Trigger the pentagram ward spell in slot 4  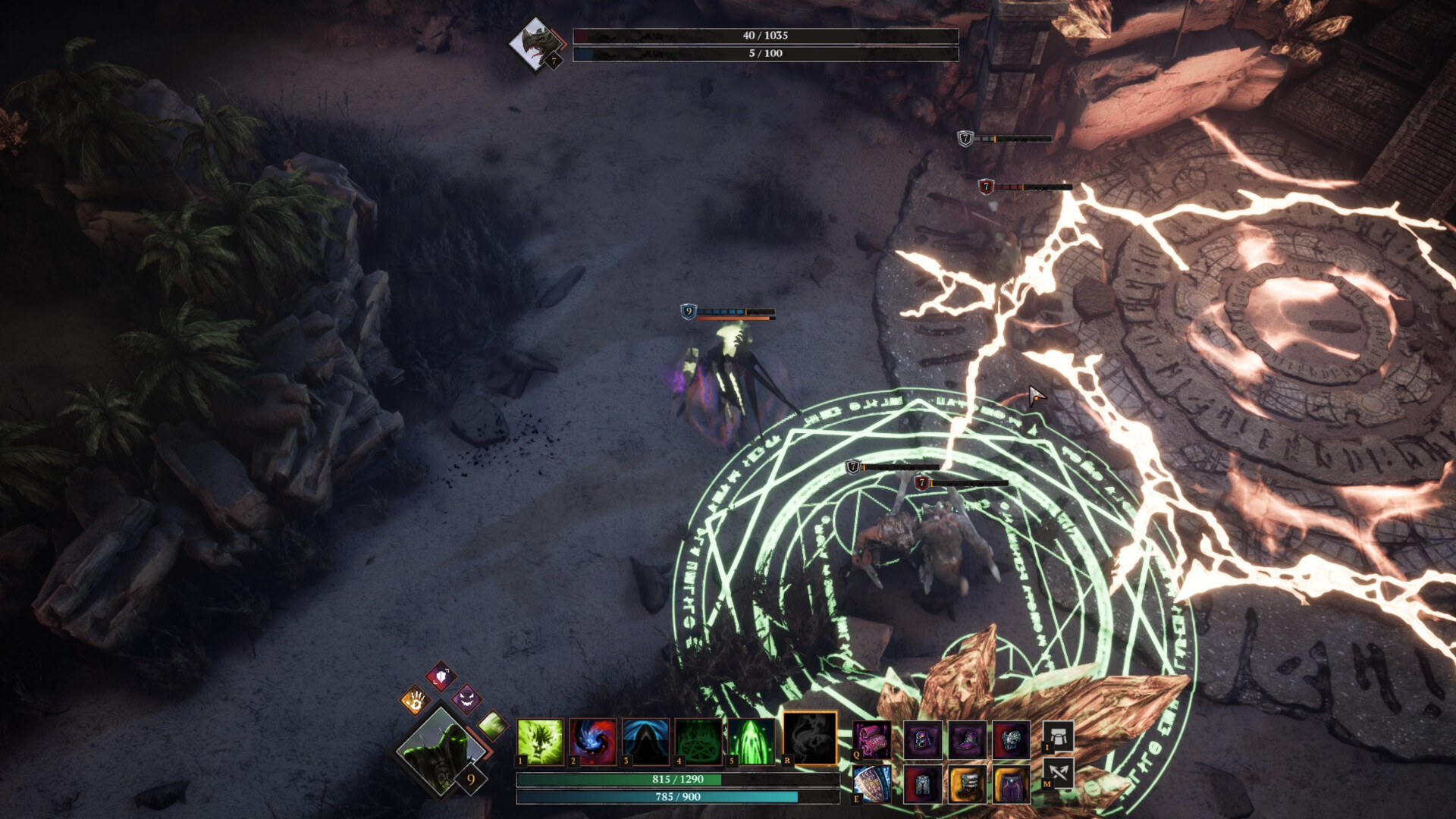[x=698, y=741]
